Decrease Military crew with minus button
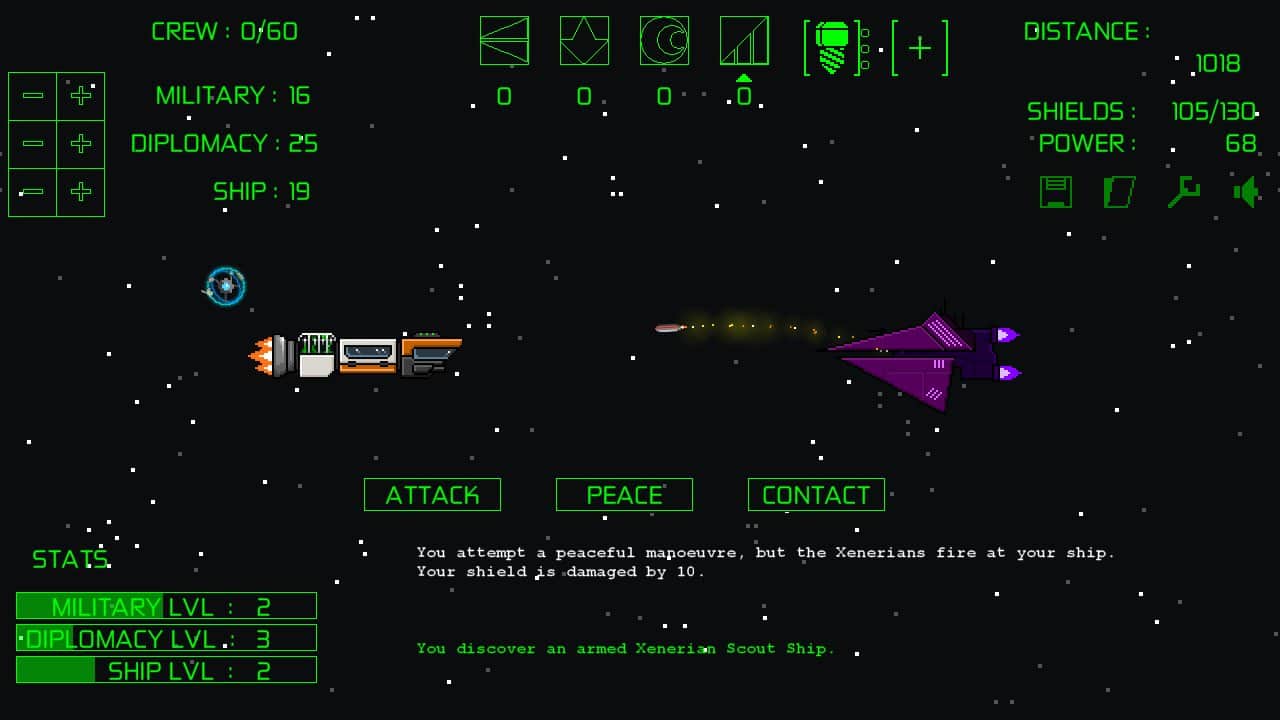 tap(33, 96)
